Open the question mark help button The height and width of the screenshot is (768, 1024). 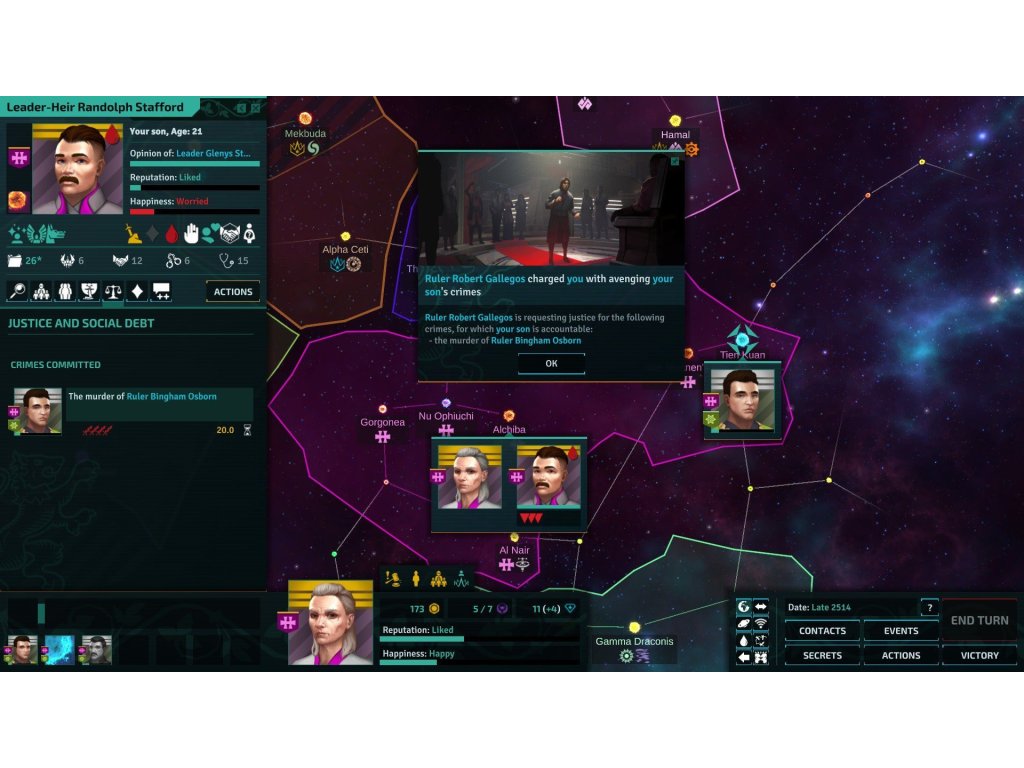pos(930,608)
